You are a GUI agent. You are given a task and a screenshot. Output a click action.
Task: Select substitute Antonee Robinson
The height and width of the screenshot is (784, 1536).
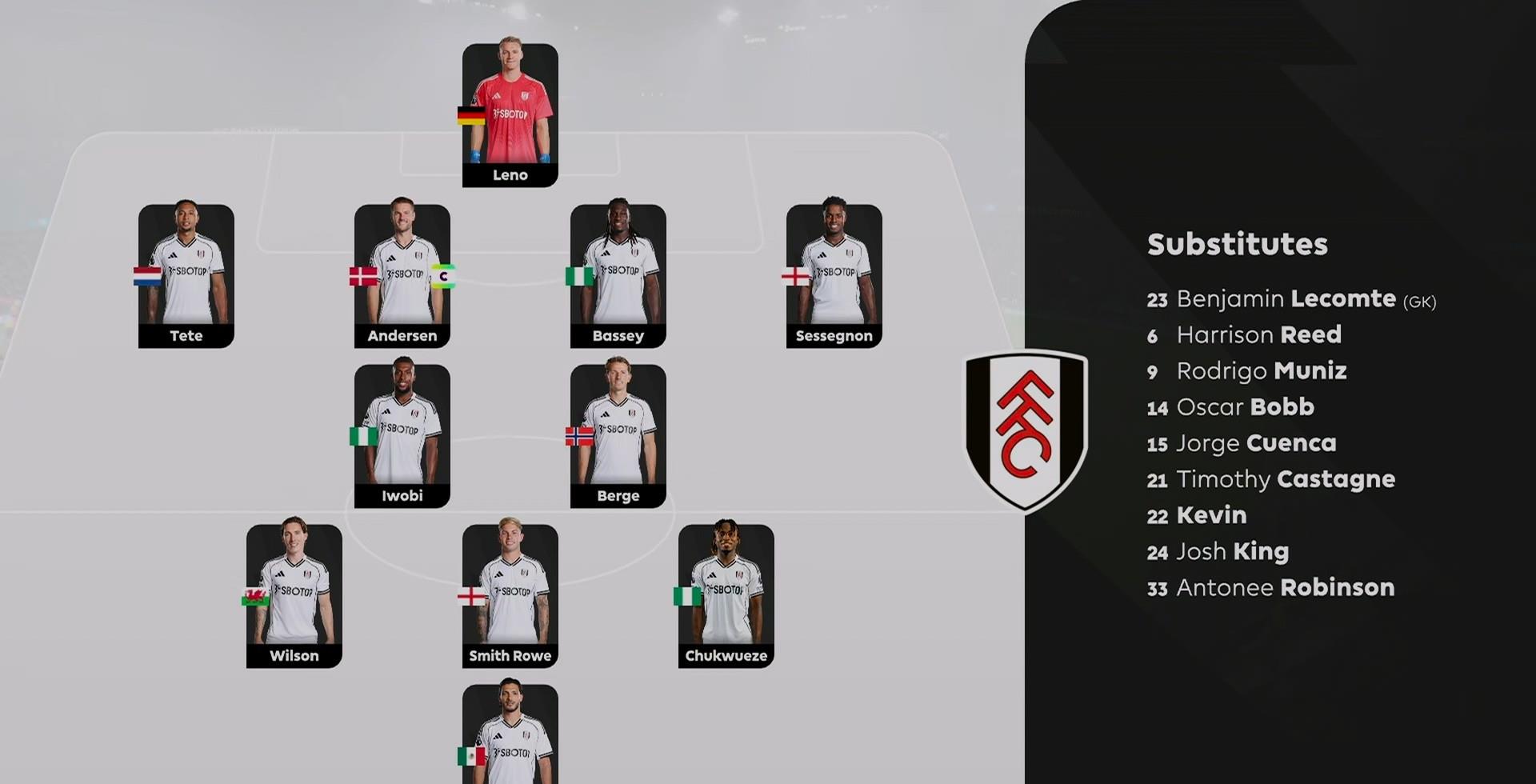pos(1285,587)
